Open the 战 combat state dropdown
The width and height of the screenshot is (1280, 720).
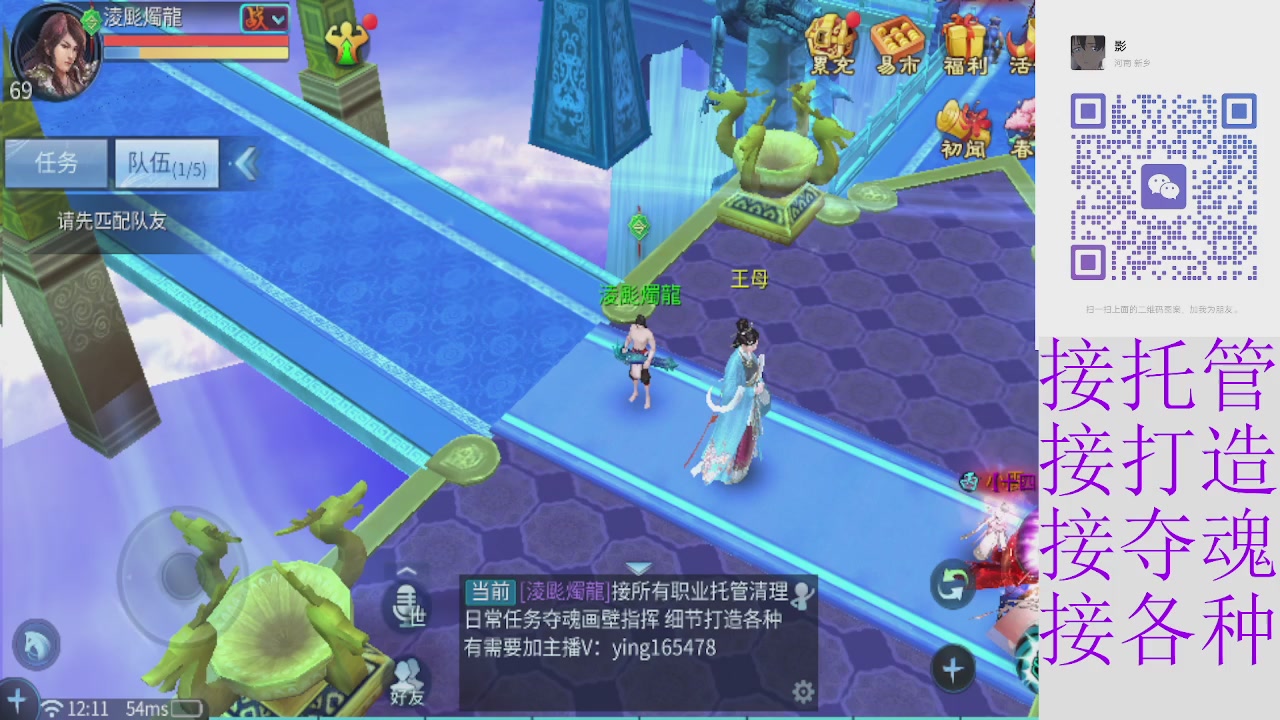coord(267,17)
